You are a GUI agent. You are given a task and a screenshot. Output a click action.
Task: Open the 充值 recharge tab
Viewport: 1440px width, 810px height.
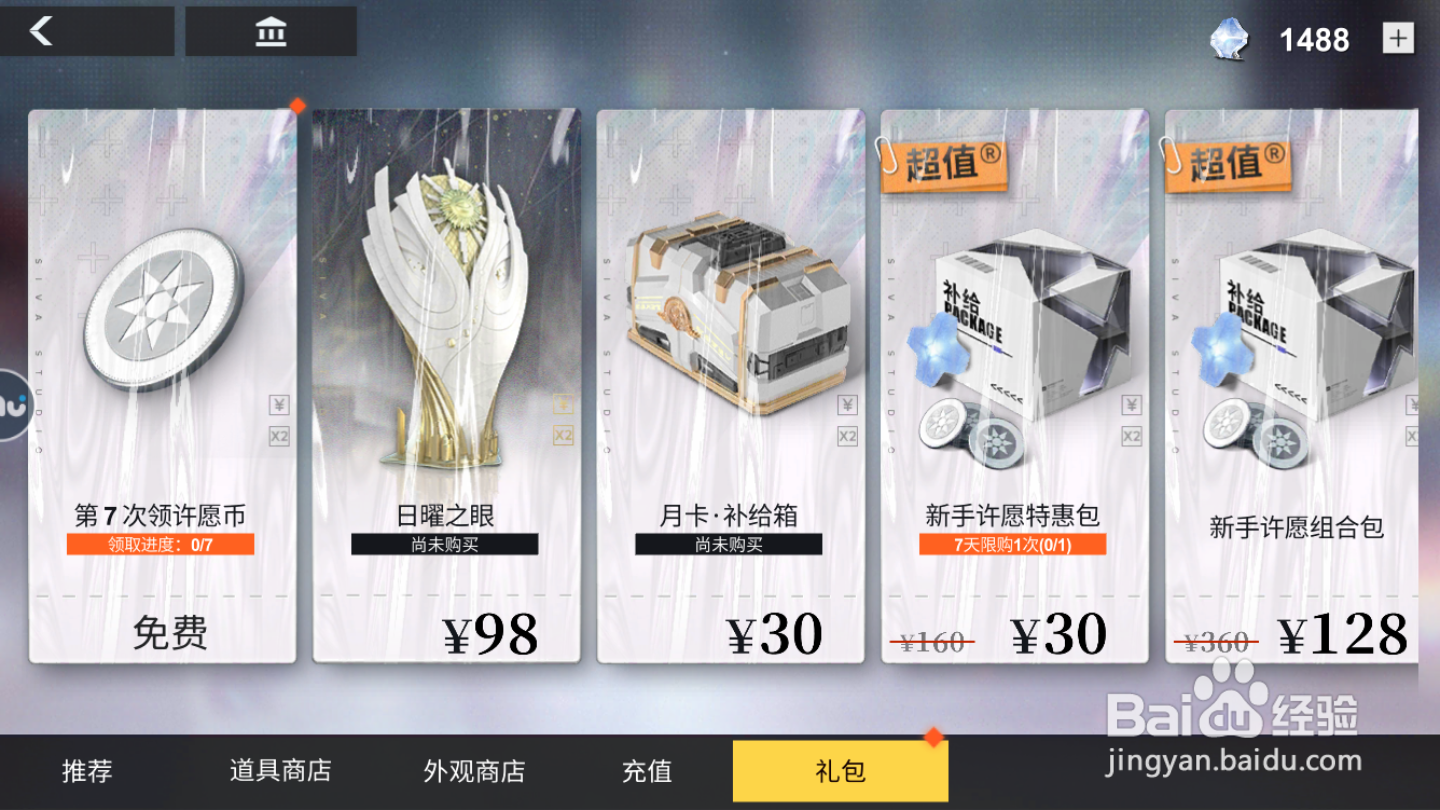click(x=646, y=771)
